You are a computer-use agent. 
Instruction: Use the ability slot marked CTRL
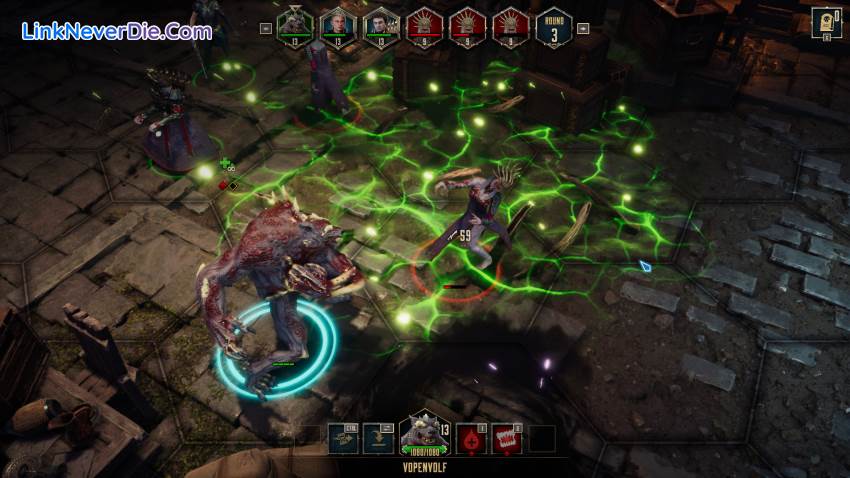[x=343, y=439]
